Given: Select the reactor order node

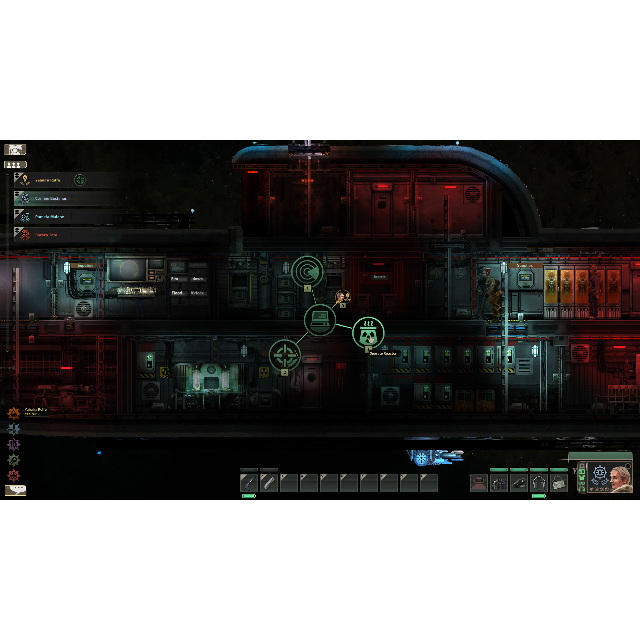Looking at the screenshot, I should [x=369, y=331].
